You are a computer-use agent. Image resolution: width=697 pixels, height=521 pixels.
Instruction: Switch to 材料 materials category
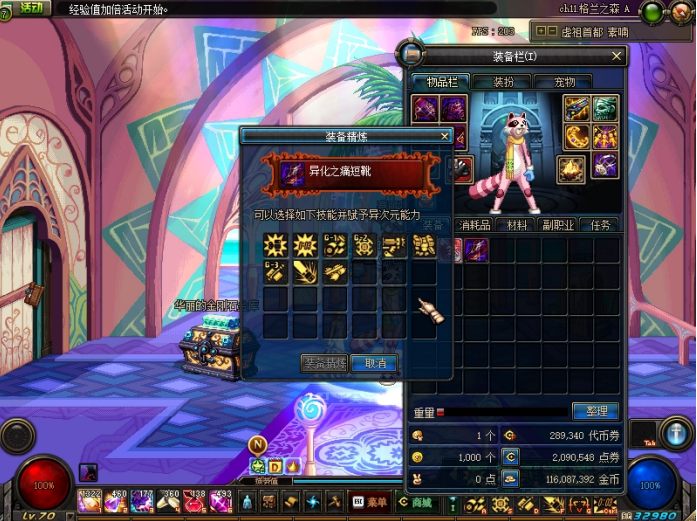tap(517, 225)
